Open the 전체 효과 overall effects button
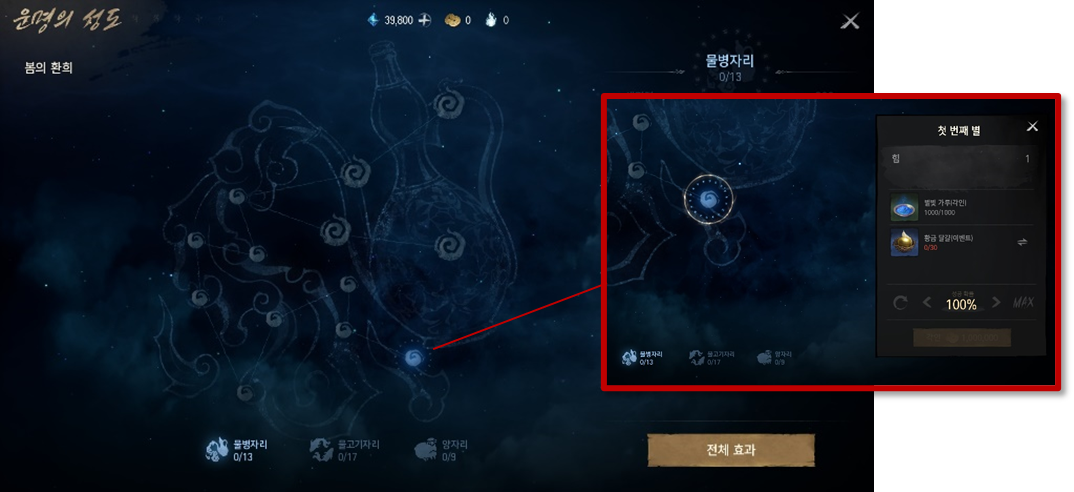 [x=731, y=450]
